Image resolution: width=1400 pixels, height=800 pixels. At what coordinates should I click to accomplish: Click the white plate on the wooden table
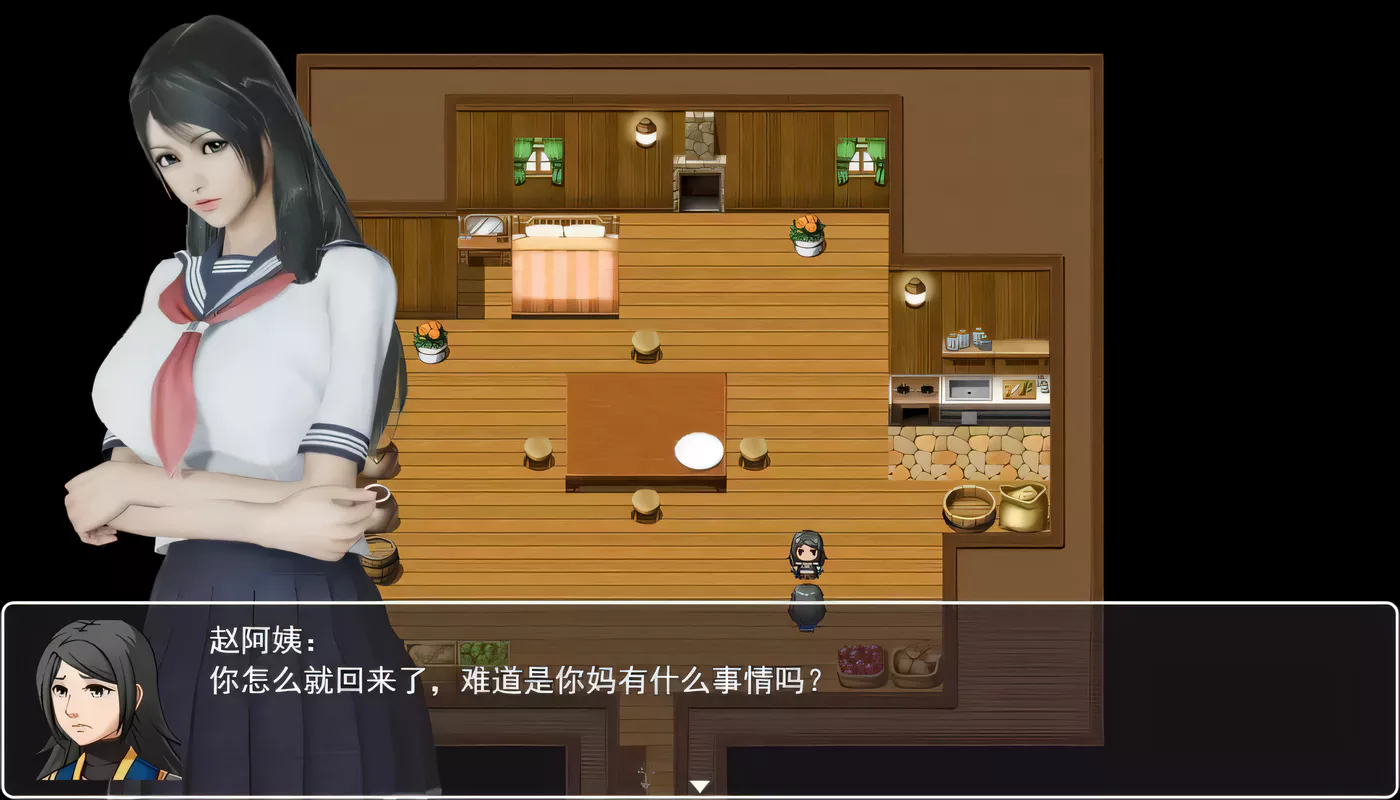click(700, 448)
